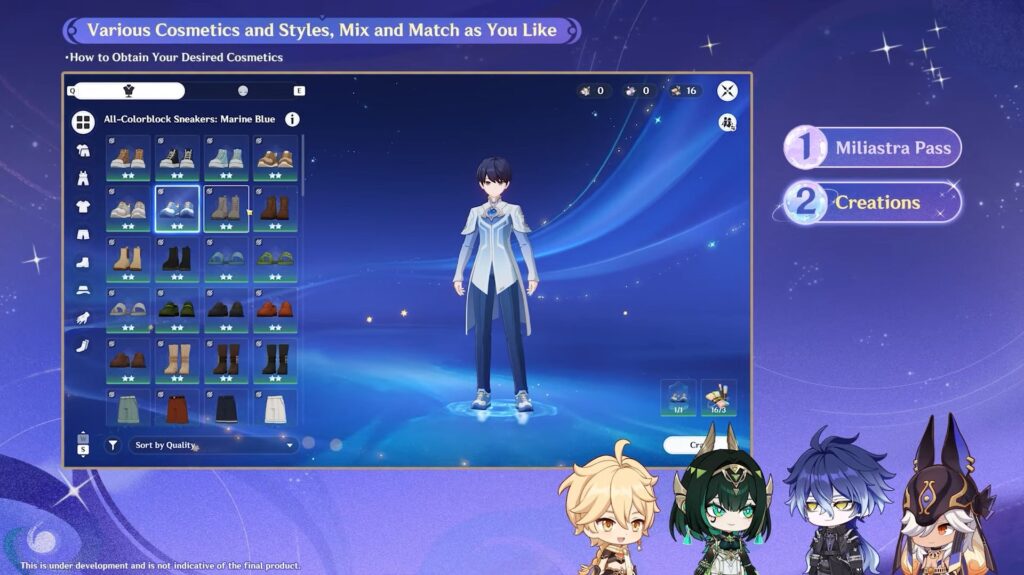Select the rust-orange skirt item
The height and width of the screenshot is (575, 1024).
coord(177,408)
